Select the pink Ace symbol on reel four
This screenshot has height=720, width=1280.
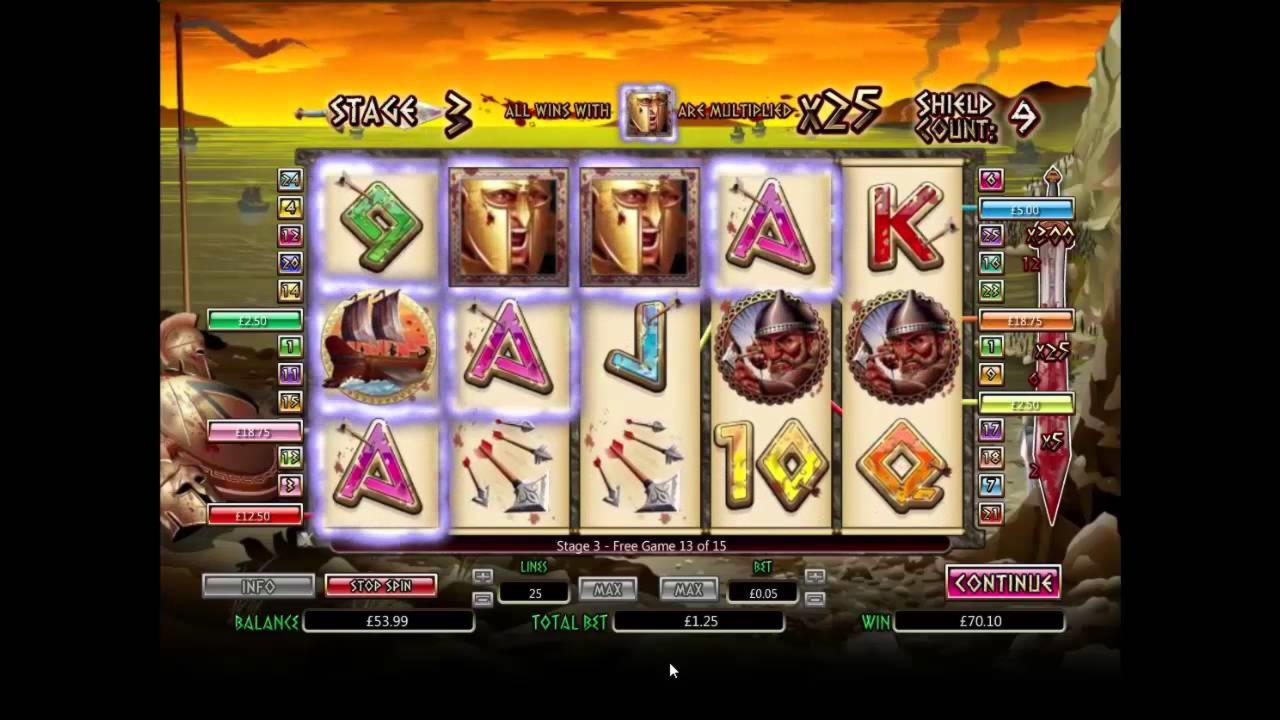pyautogui.click(x=770, y=224)
